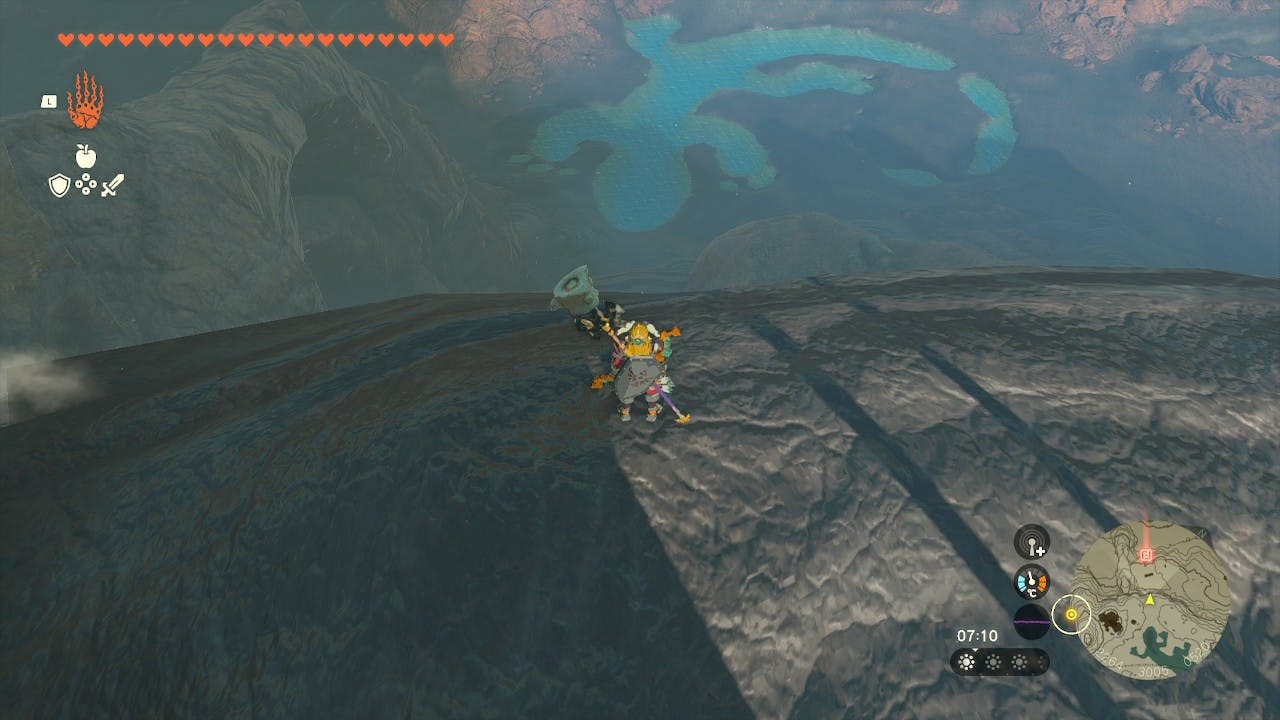Click the Sensor+ detector icon
The image size is (1280, 720).
[x=1031, y=542]
